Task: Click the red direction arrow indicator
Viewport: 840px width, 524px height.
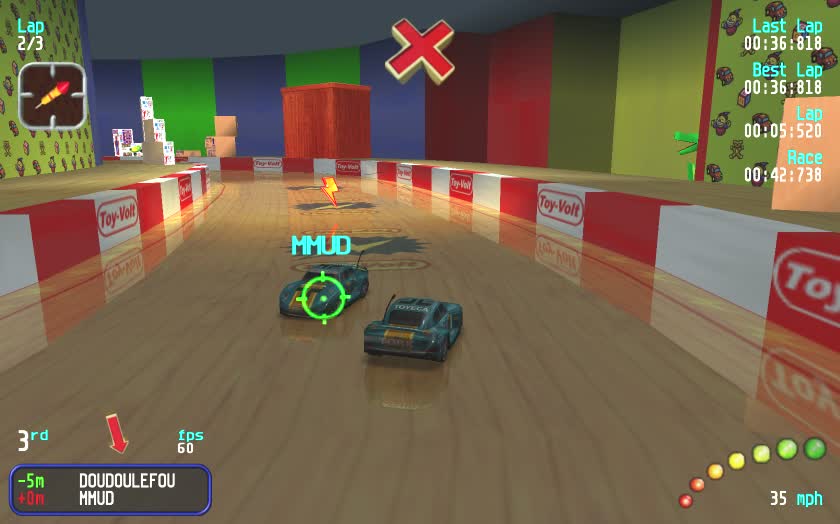Action: pyautogui.click(x=117, y=435)
